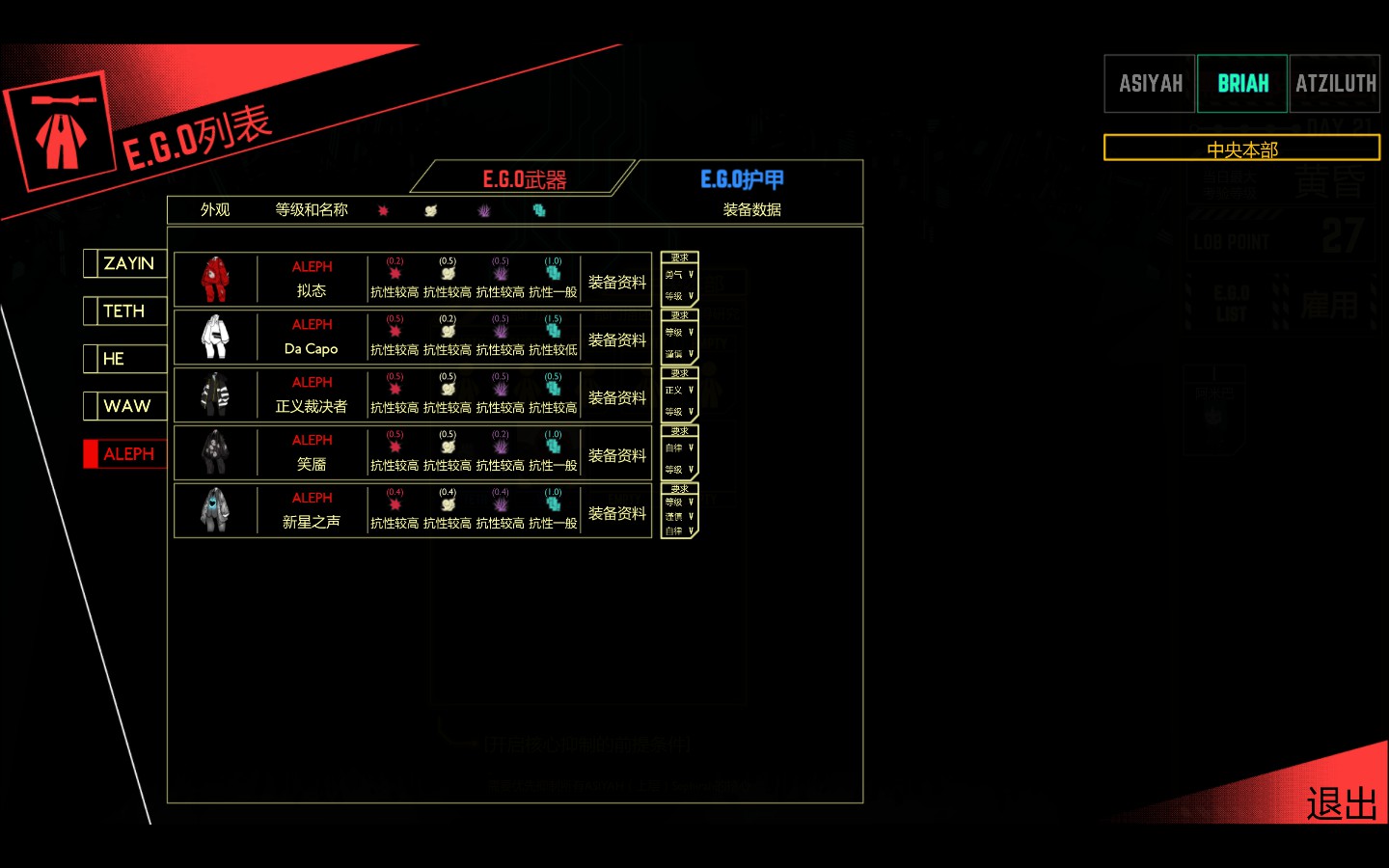Viewport: 1389px width, 868px height.
Task: Open 装备资料 for Da Capo armor
Action: pyautogui.click(x=616, y=339)
